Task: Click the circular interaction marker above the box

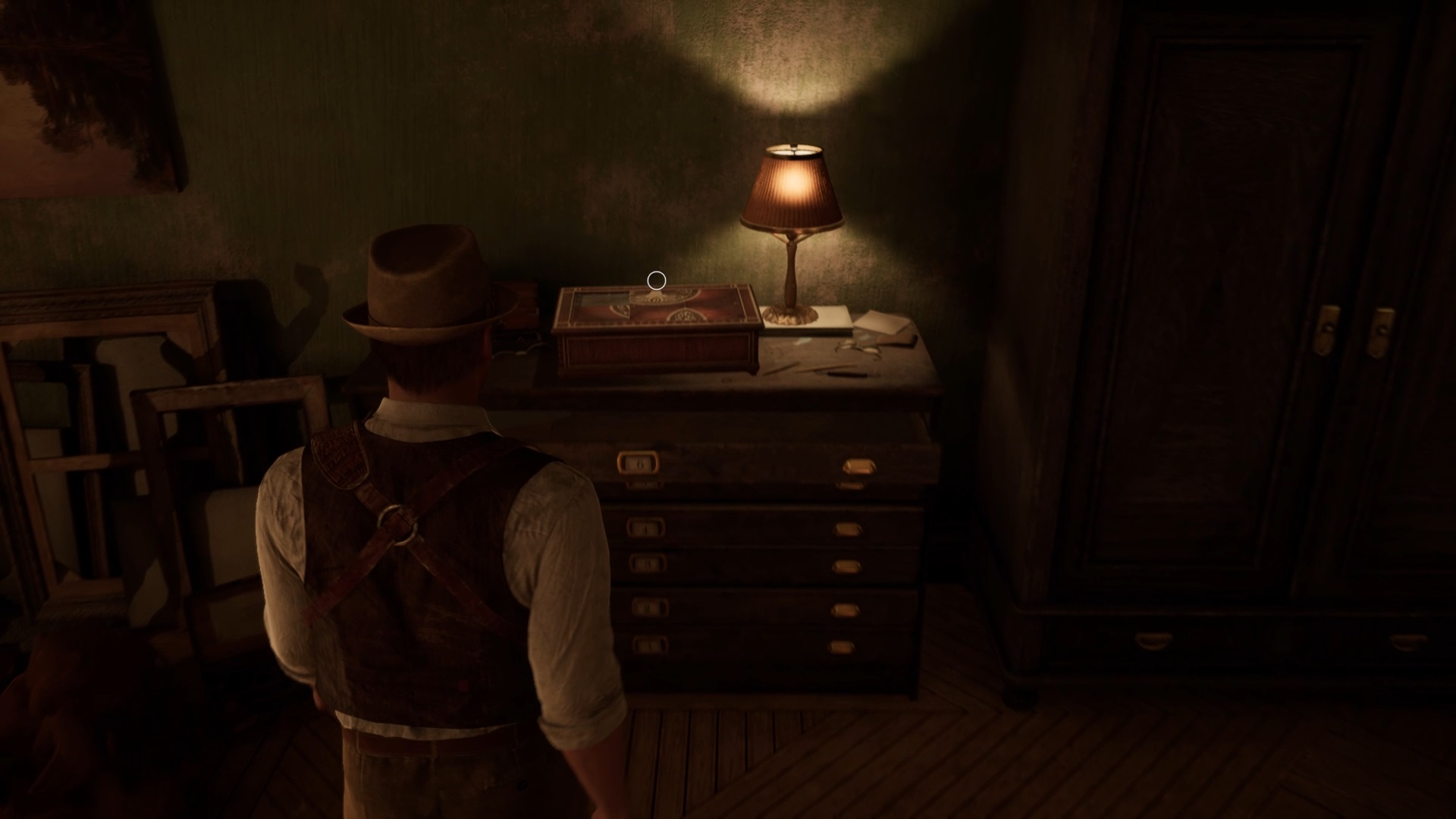Action: [x=657, y=281]
